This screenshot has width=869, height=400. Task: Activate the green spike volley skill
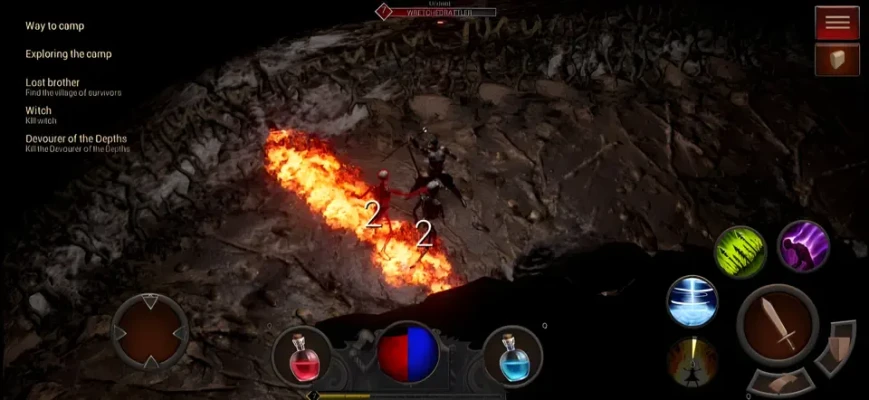[740, 252]
